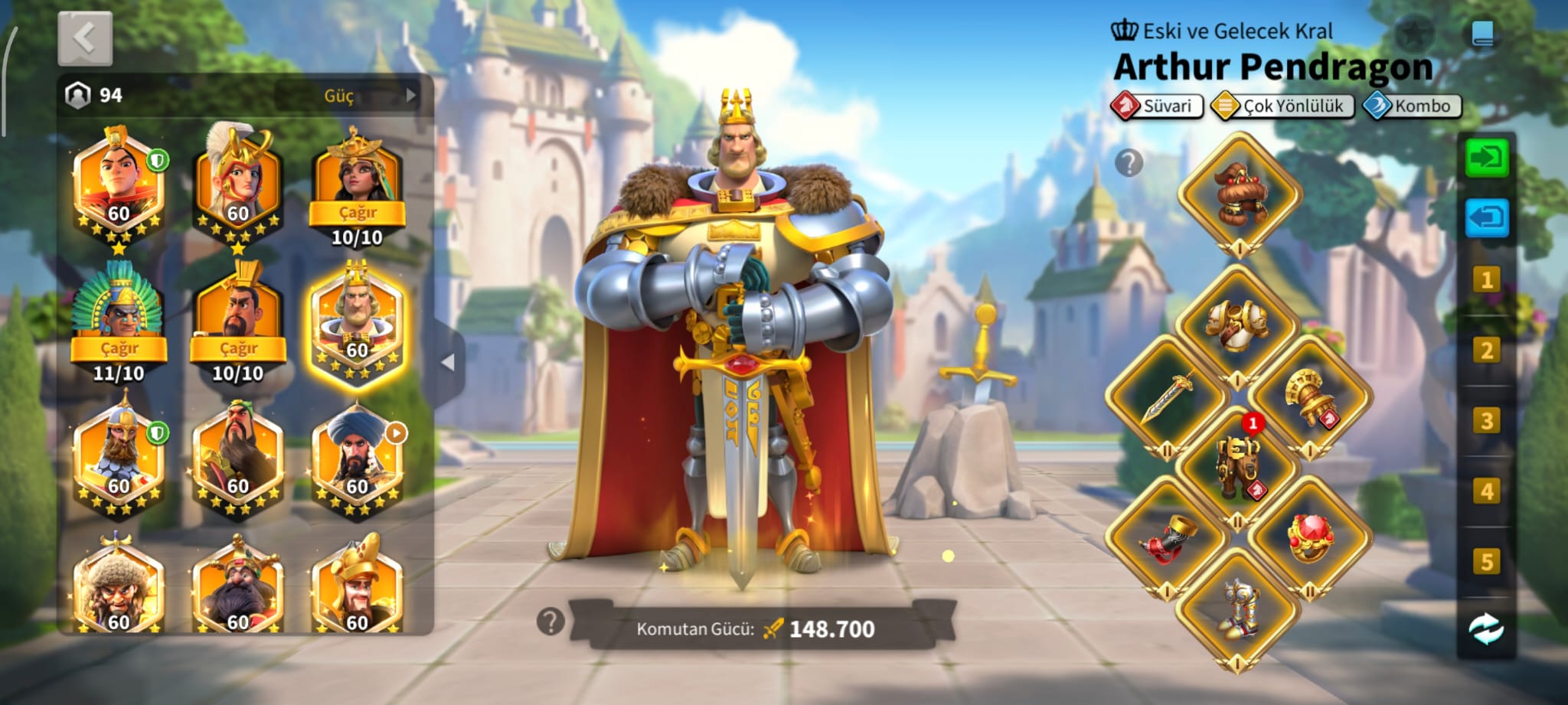1568x705 pixels.
Task: Select the boots equipment slot
Action: [x=1238, y=609]
